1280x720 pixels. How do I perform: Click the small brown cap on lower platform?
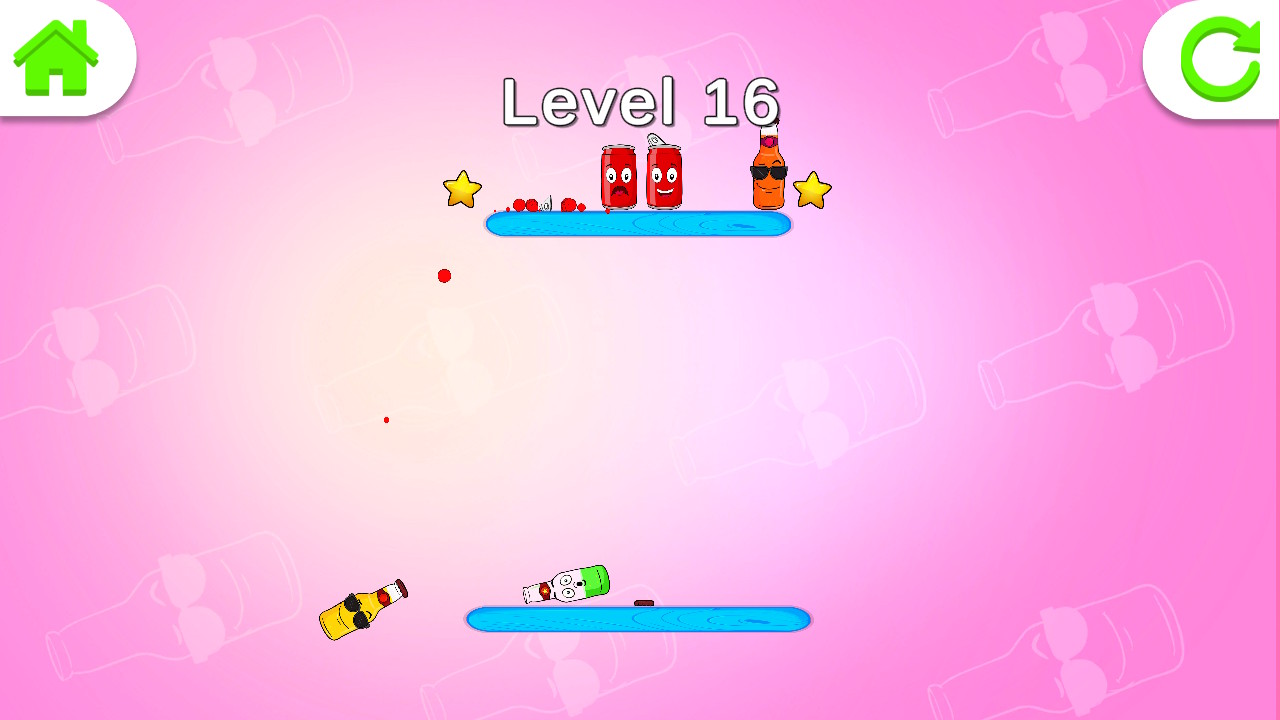coord(644,602)
